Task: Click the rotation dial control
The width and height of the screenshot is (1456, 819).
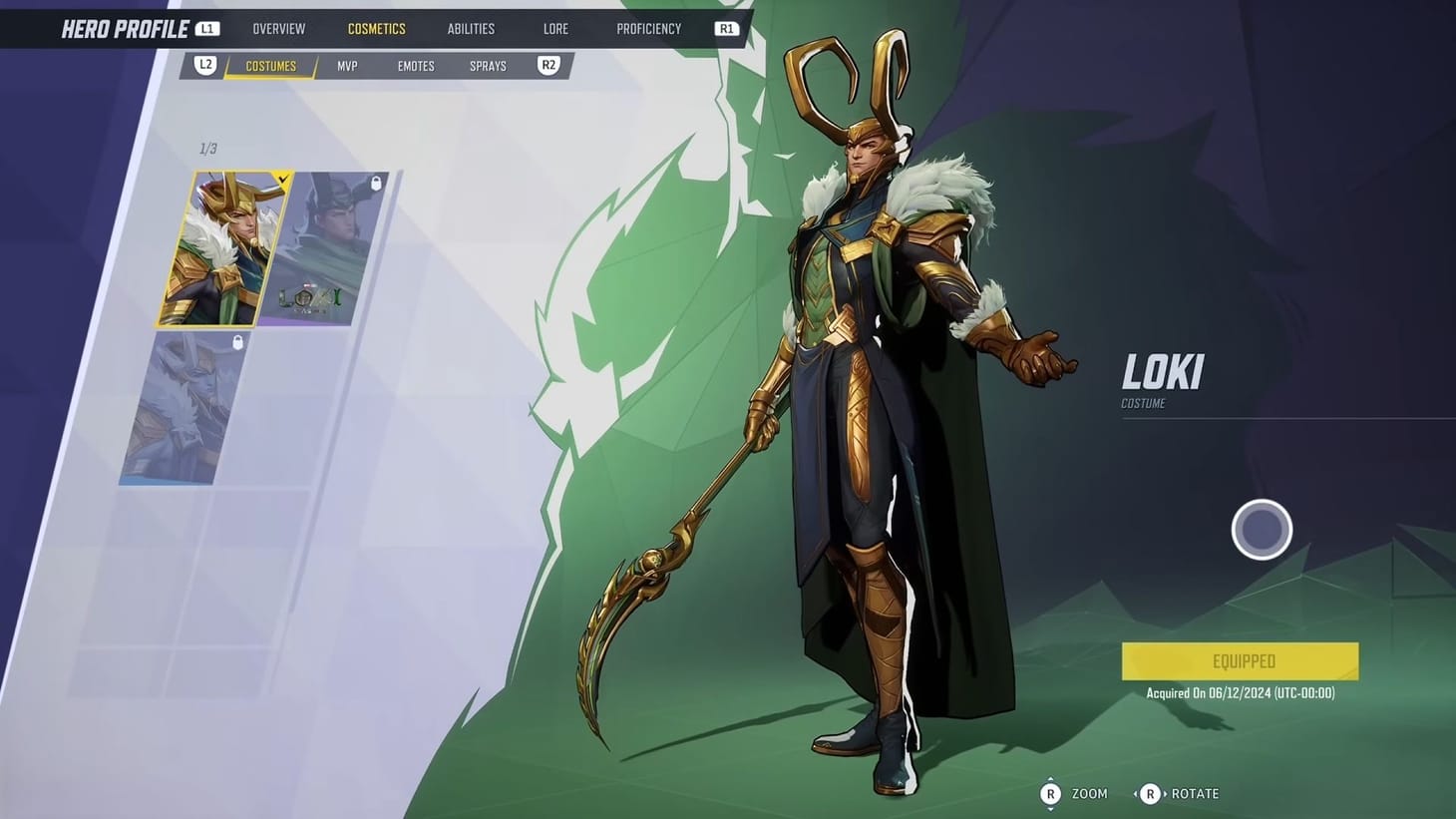Action: pos(1262,529)
